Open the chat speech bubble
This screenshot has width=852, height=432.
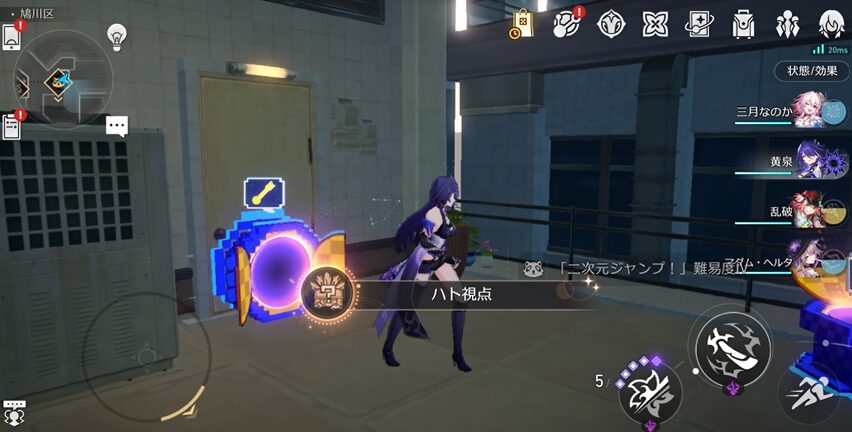coord(117,126)
